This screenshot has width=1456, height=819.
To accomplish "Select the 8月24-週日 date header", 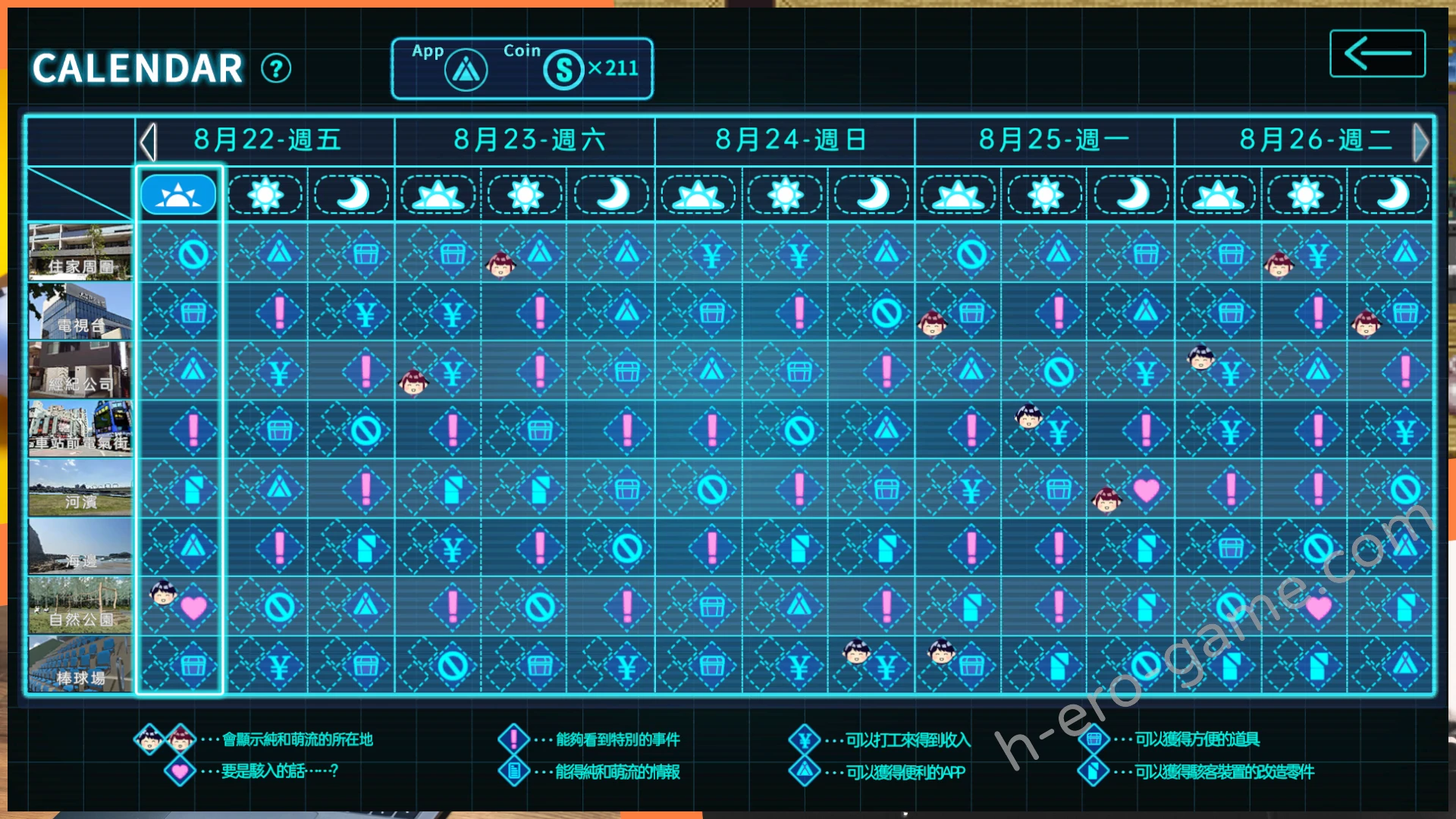I will 790,140.
